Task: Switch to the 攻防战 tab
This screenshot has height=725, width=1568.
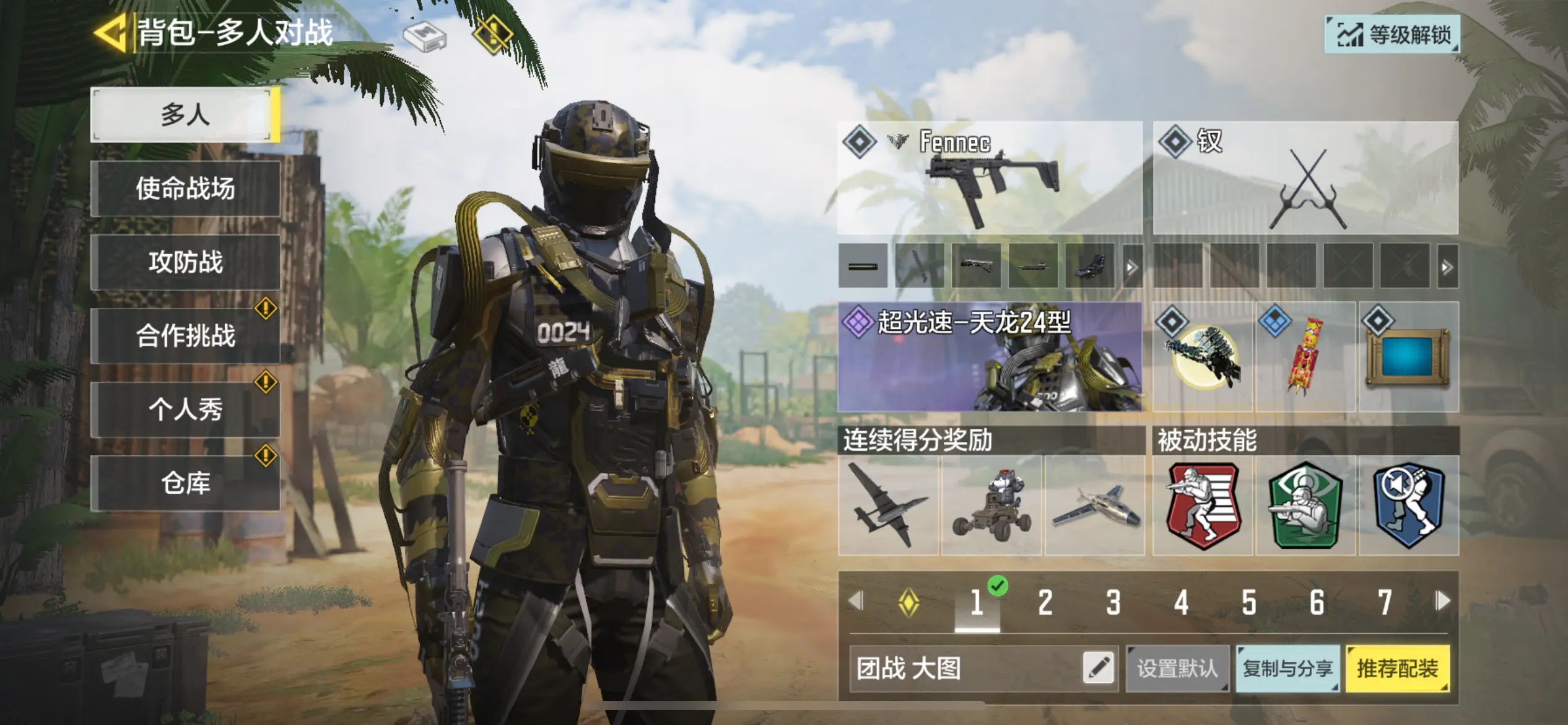Action: pyautogui.click(x=185, y=262)
